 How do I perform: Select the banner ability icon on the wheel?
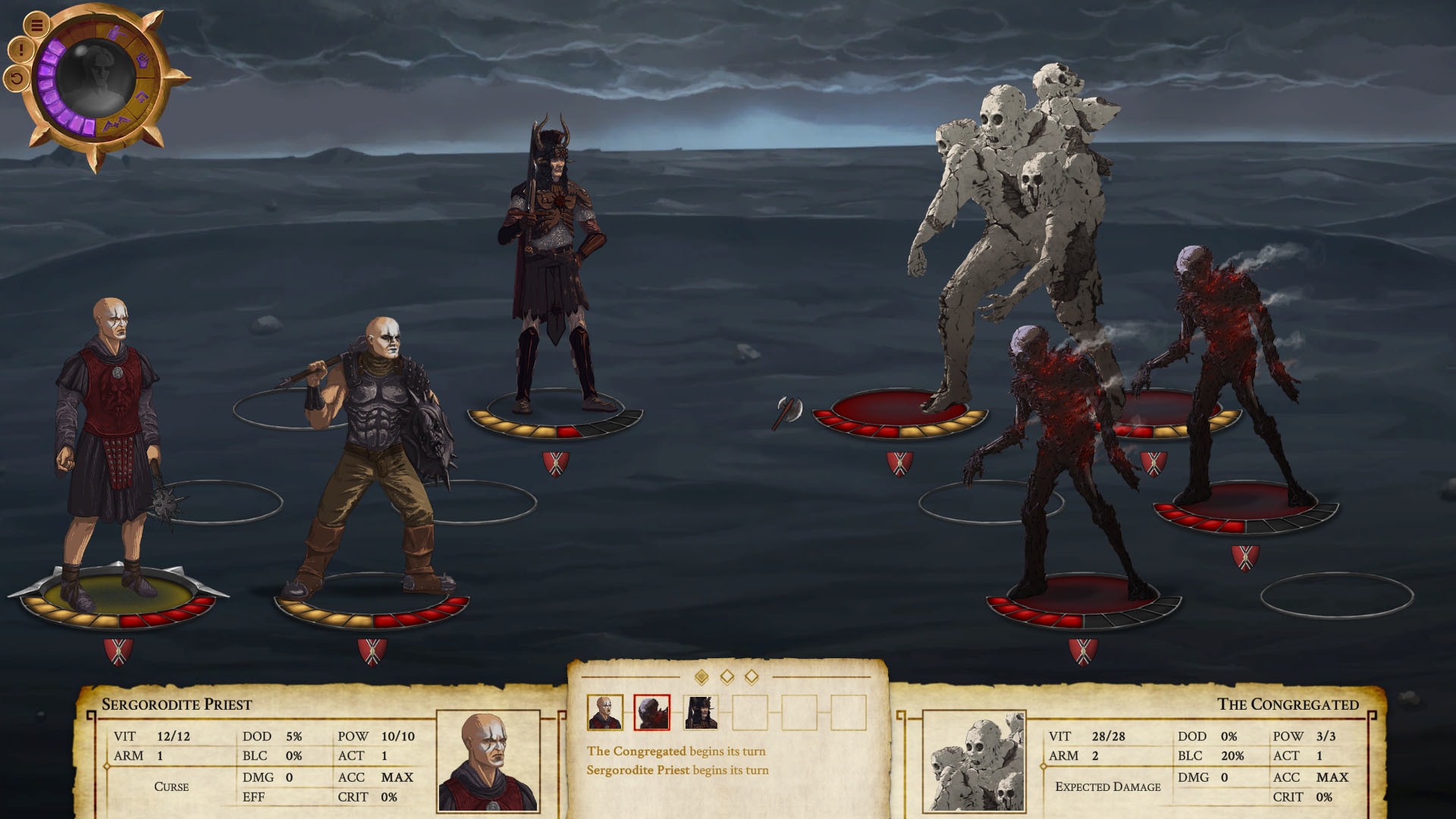(143, 97)
